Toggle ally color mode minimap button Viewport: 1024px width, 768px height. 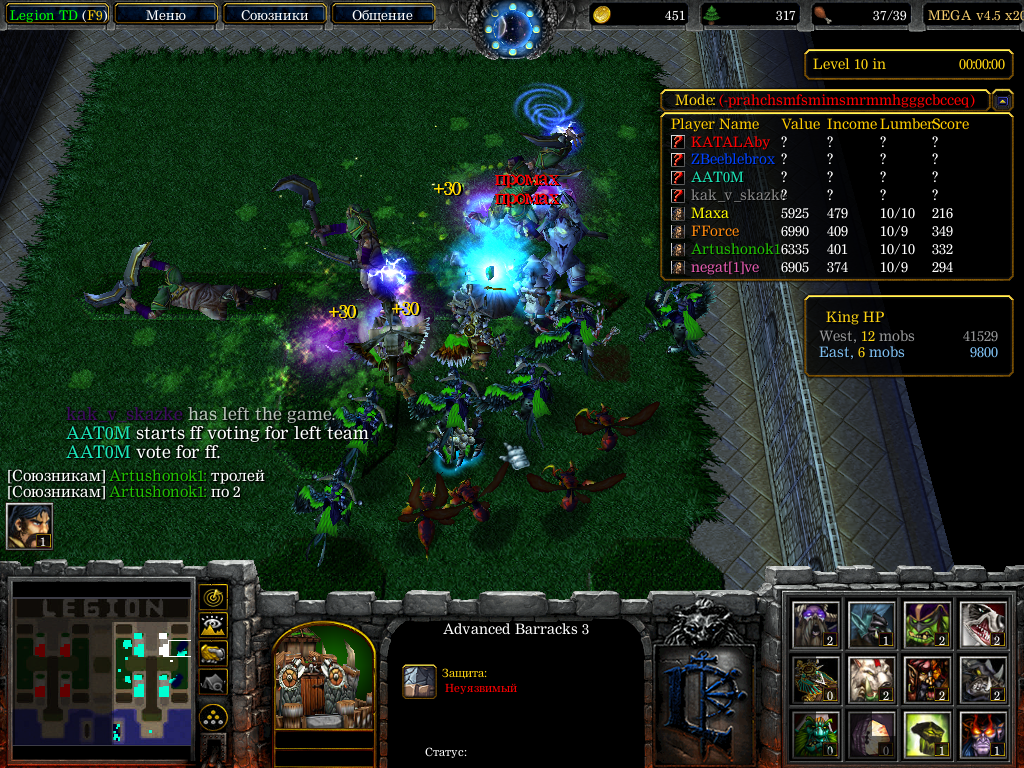click(x=213, y=653)
